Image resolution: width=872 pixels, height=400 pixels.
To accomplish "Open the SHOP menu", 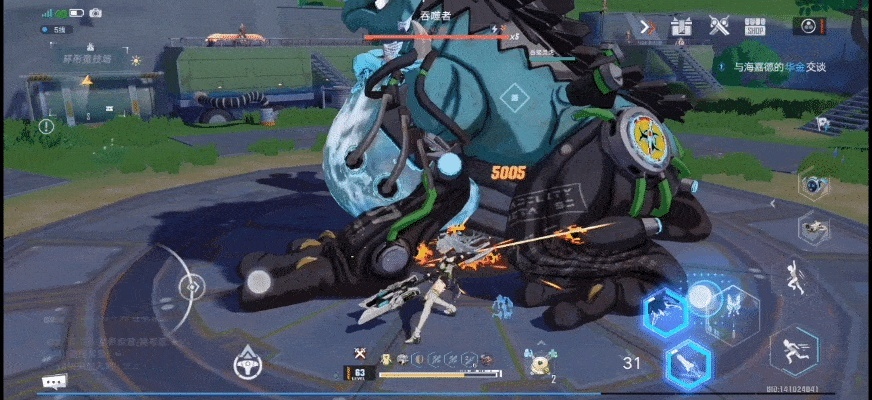I will [x=756, y=26].
